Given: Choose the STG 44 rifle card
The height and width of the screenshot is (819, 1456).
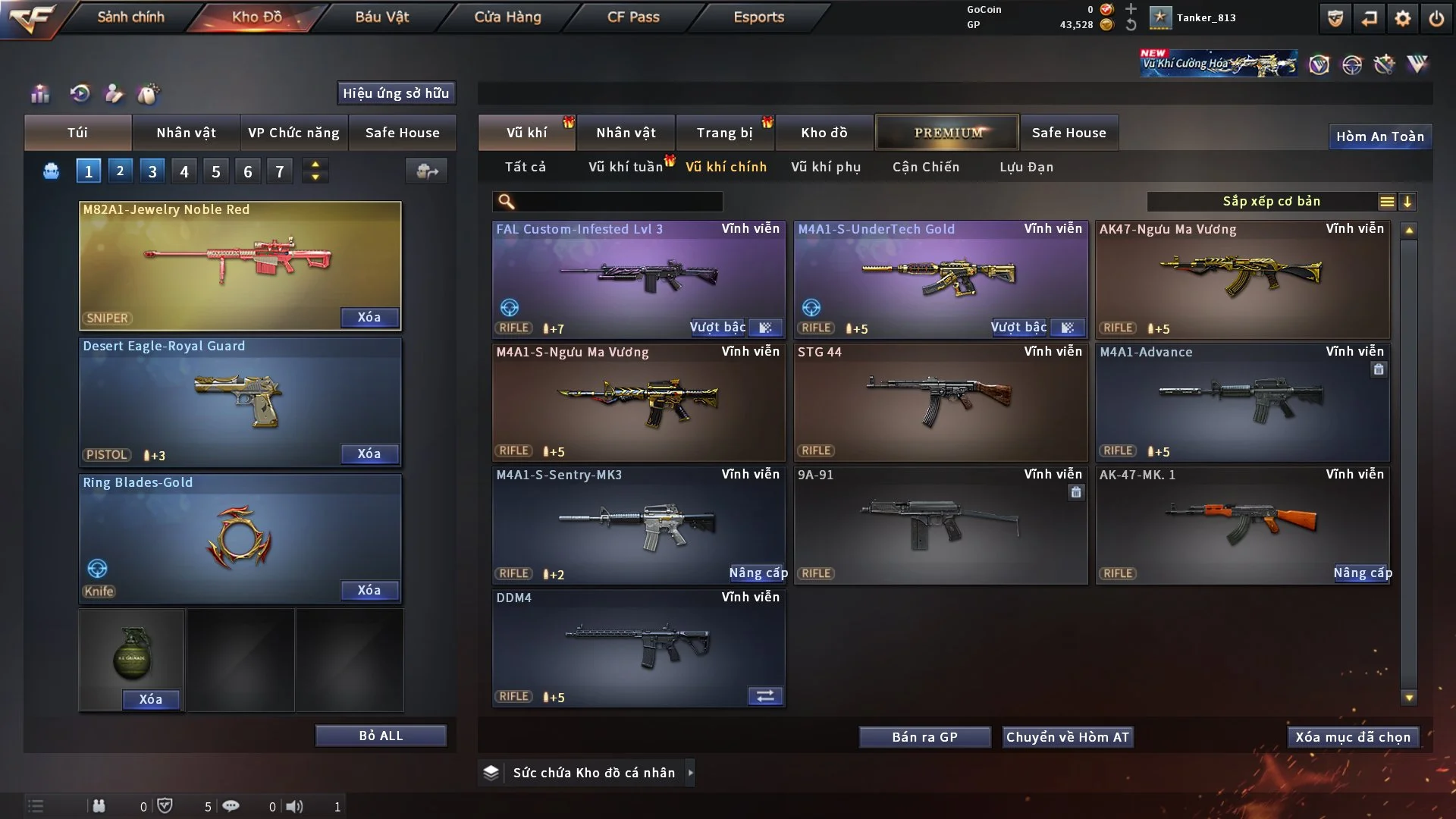Looking at the screenshot, I should click(x=940, y=402).
